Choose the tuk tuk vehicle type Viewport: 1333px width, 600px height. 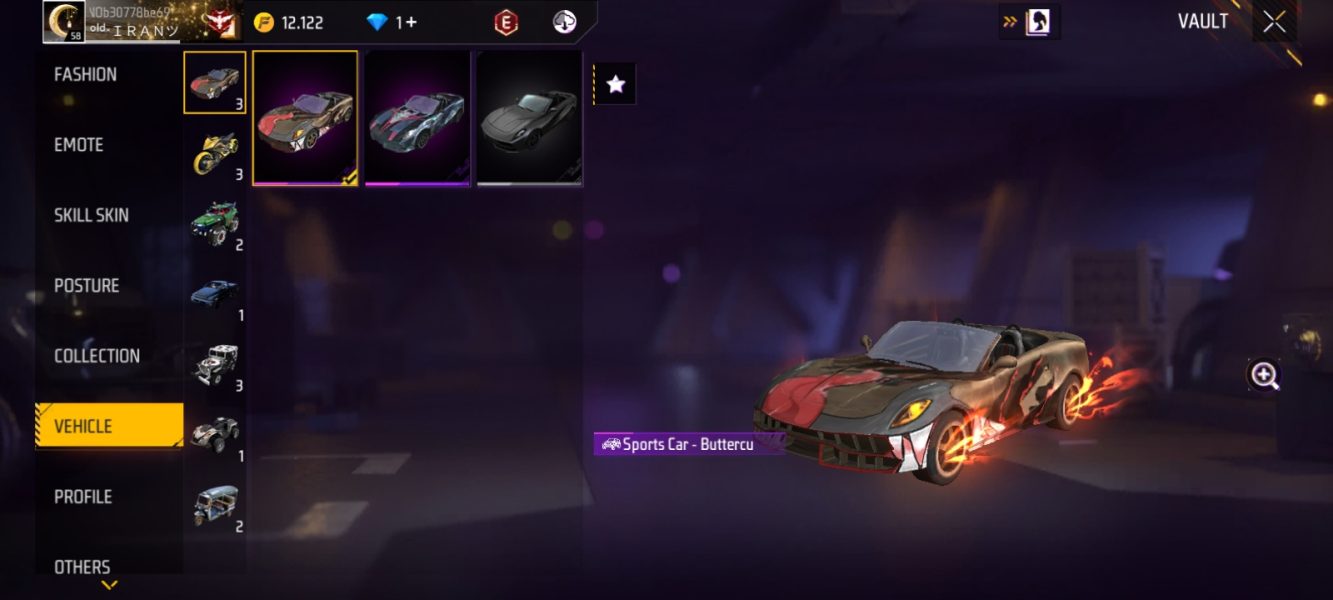click(x=215, y=505)
